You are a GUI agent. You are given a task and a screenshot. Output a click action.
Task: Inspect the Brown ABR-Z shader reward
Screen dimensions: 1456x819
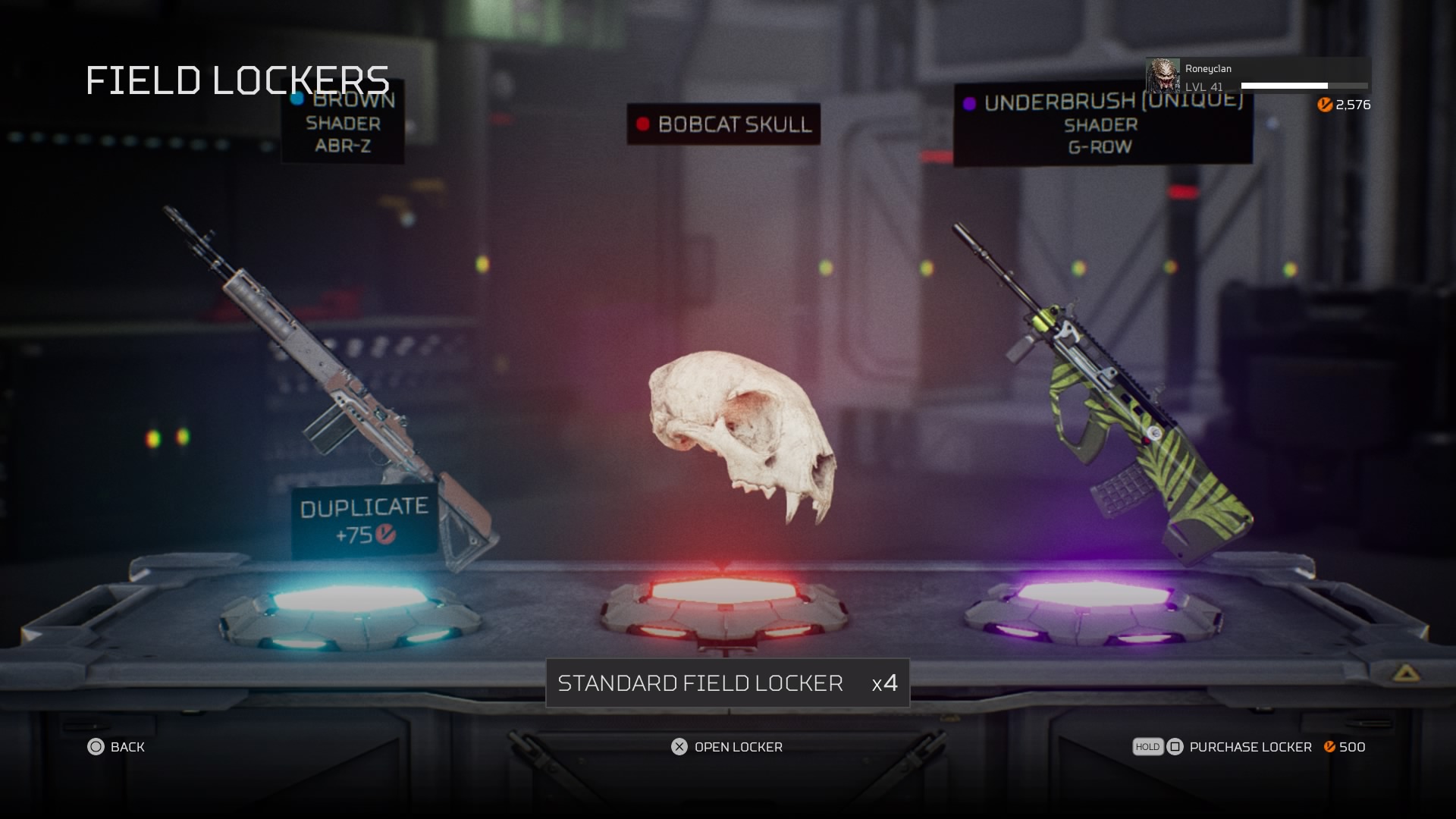tap(334, 387)
